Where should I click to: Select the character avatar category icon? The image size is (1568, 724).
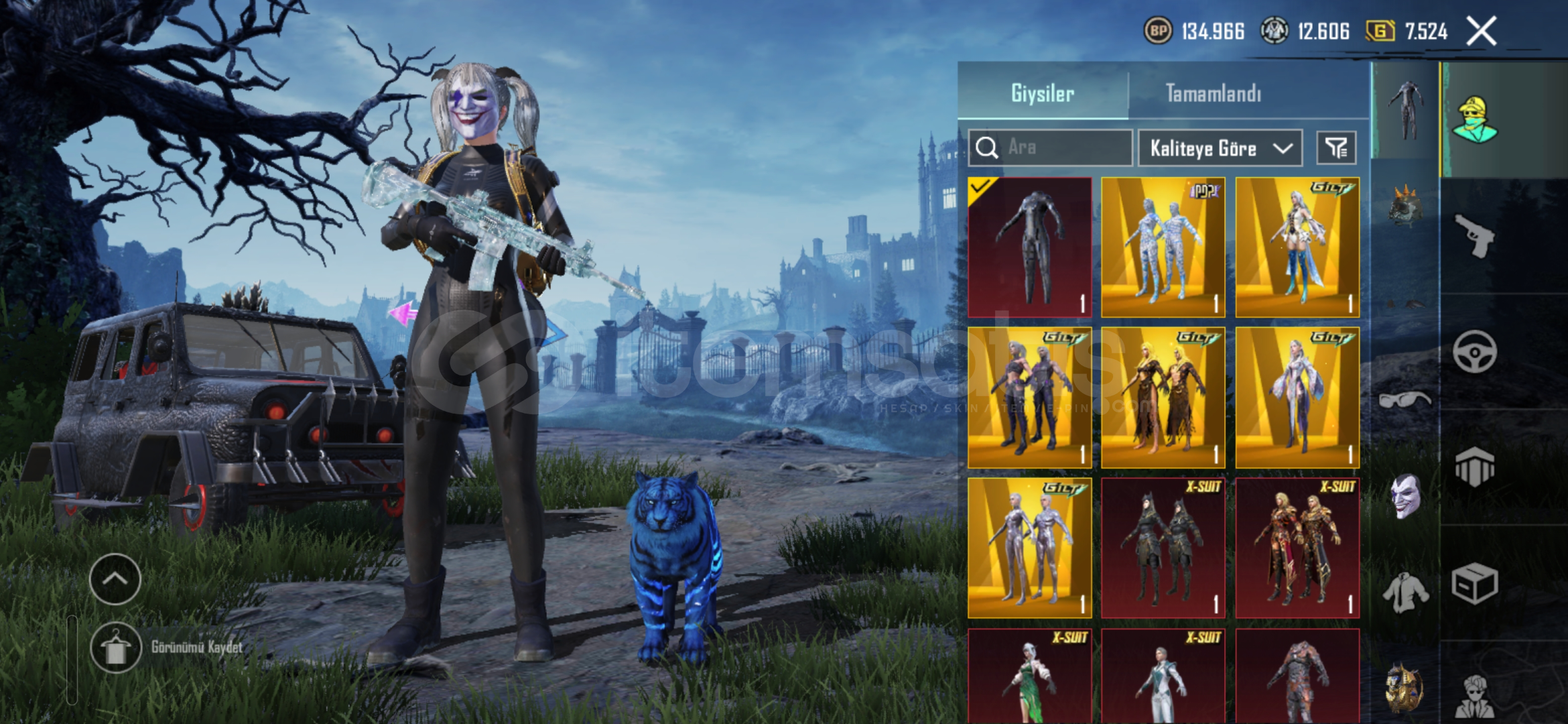[1475, 119]
